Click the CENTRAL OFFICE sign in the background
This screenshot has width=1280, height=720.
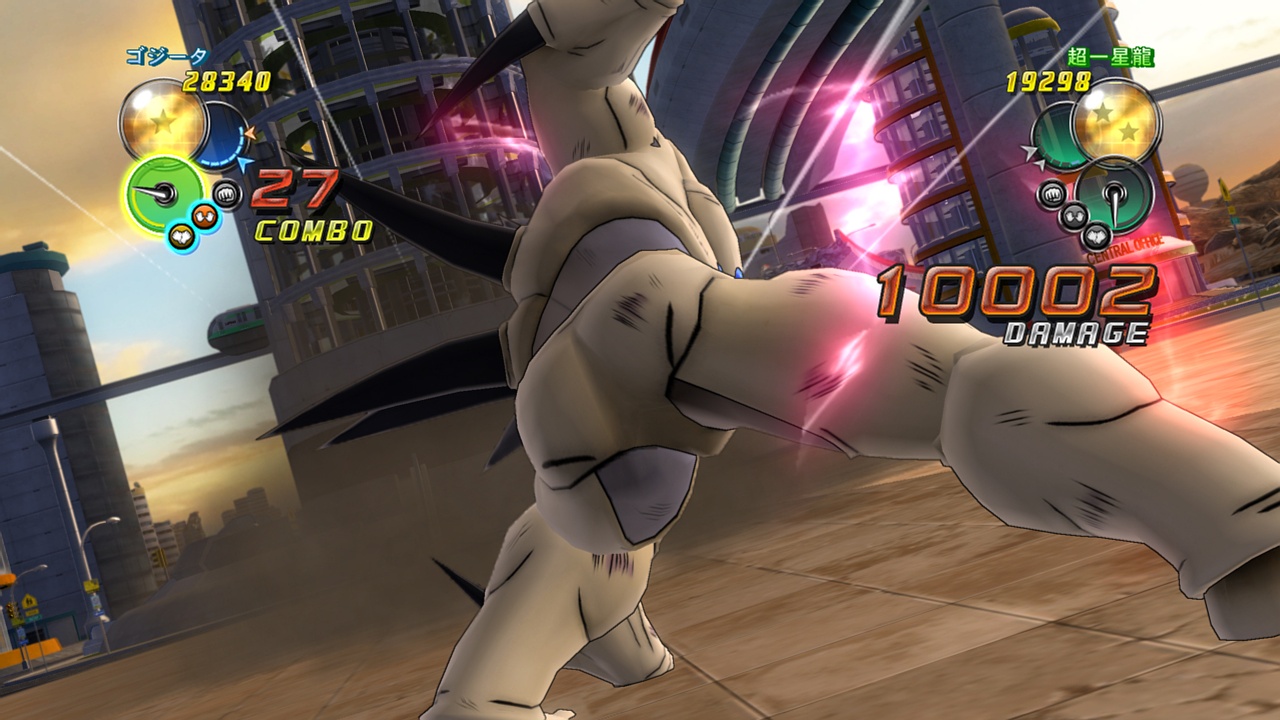[x=1125, y=246]
